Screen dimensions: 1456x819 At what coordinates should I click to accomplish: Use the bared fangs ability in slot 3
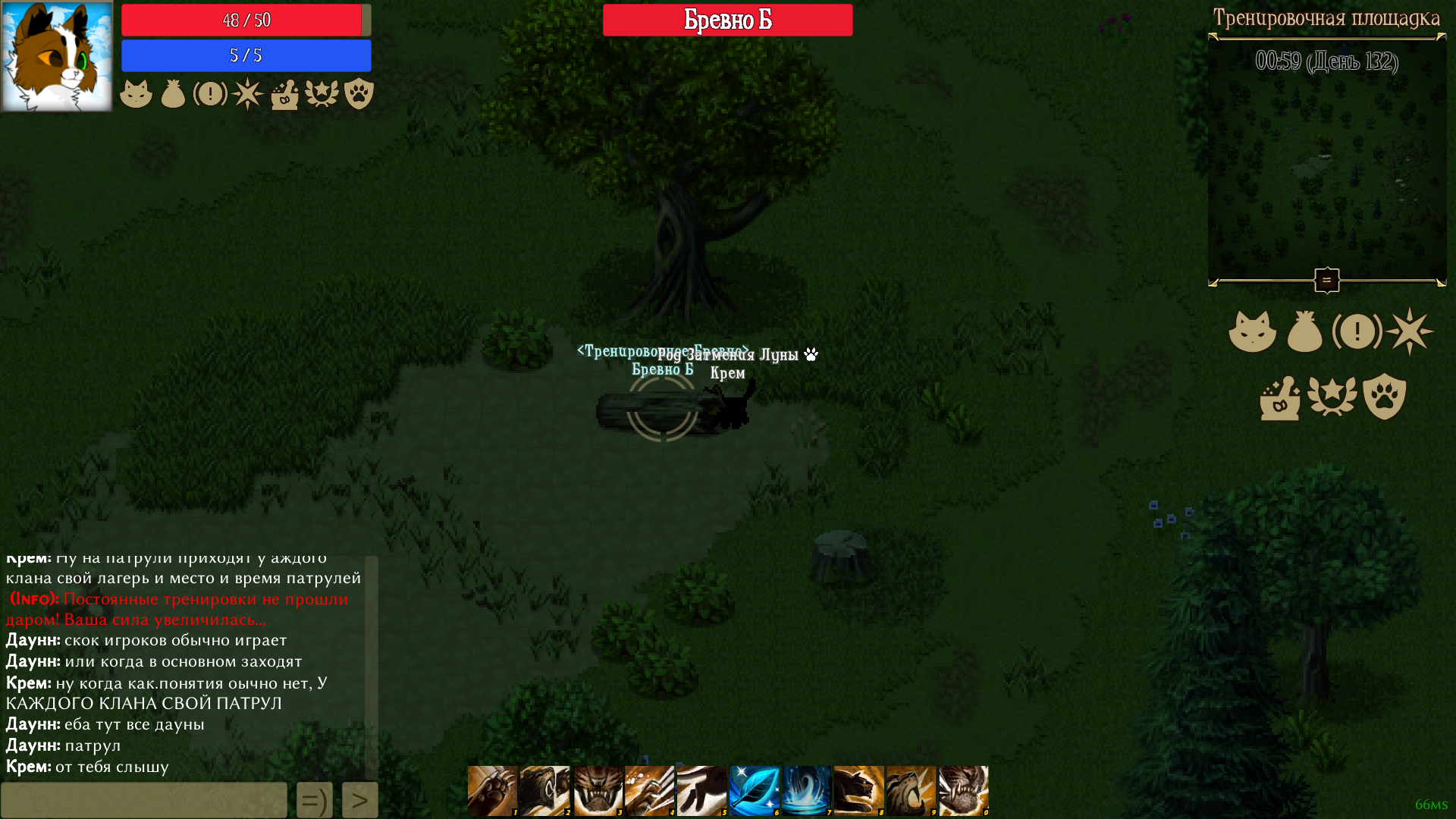pos(598,790)
